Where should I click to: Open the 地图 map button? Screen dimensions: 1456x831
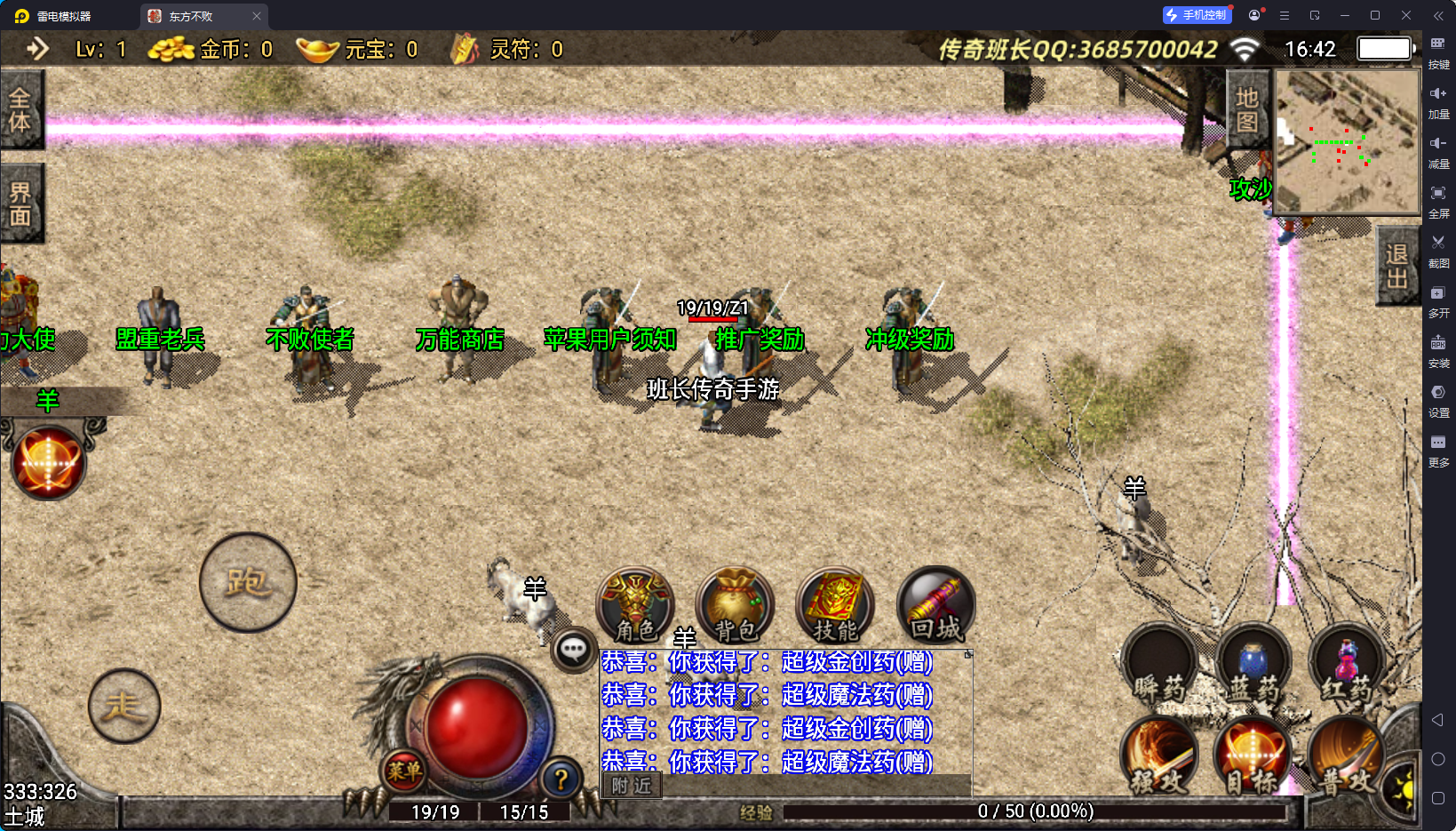click(1247, 109)
